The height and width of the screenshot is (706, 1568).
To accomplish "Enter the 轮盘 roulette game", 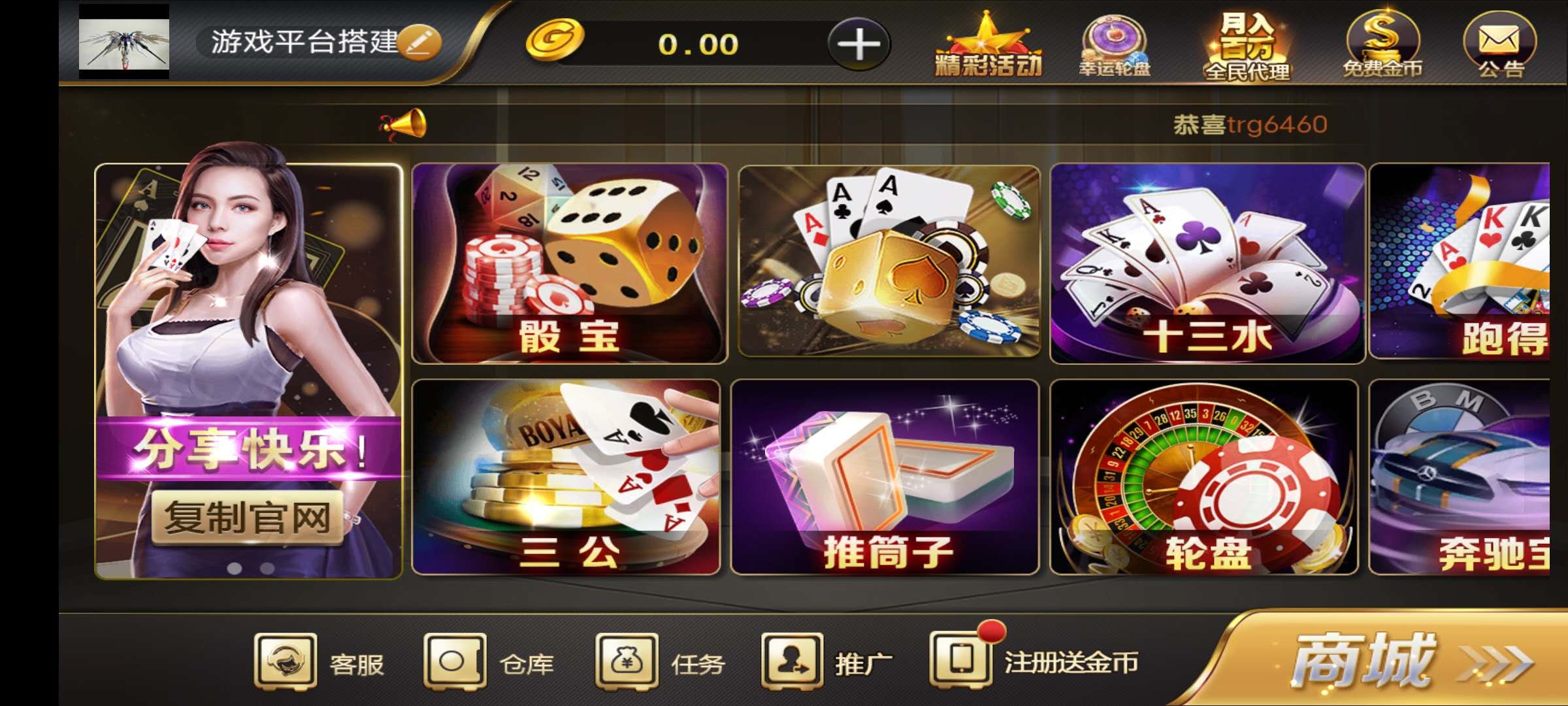I will (x=1203, y=477).
